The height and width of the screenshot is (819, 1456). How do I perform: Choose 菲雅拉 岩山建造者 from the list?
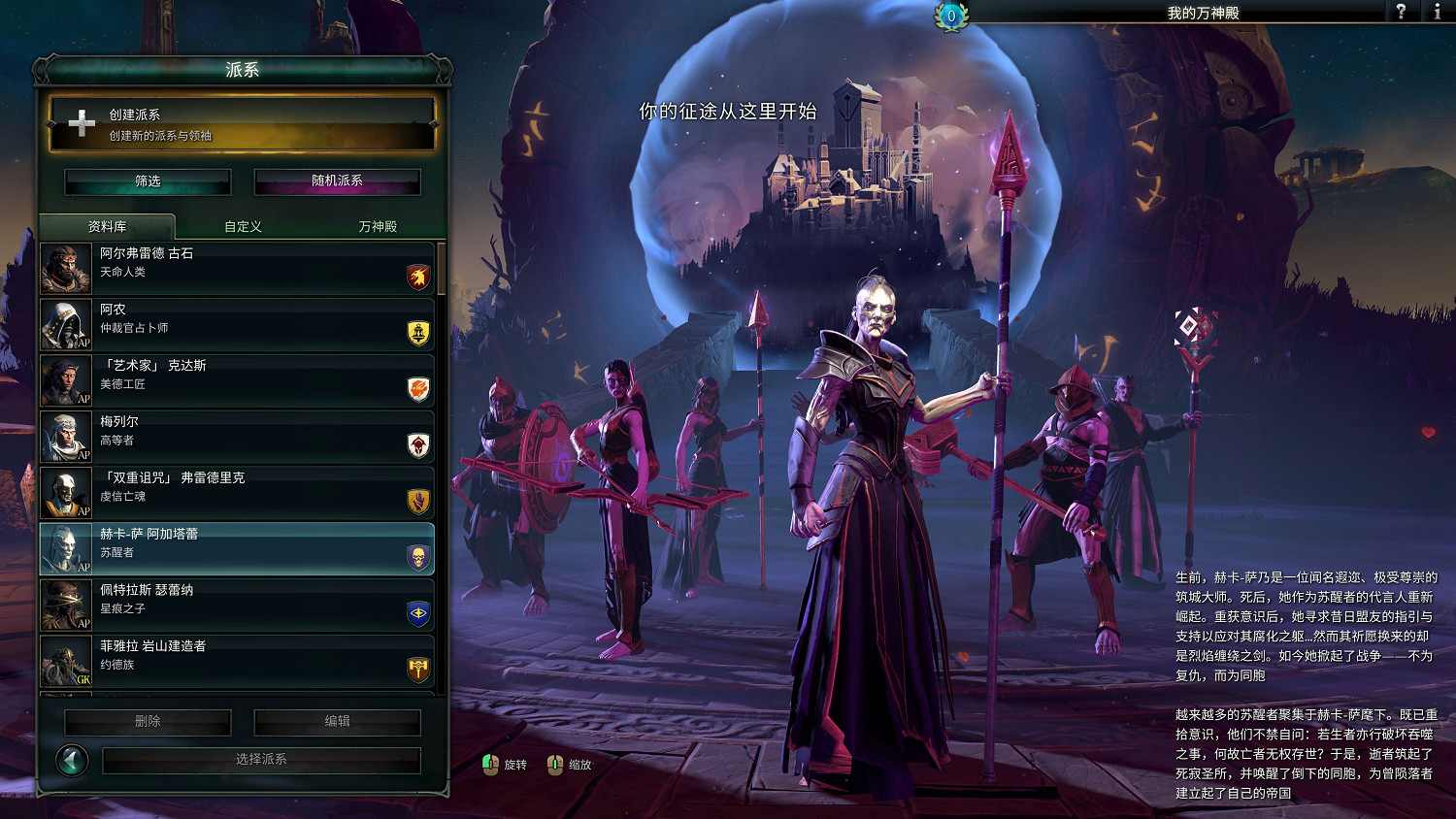tap(236, 661)
